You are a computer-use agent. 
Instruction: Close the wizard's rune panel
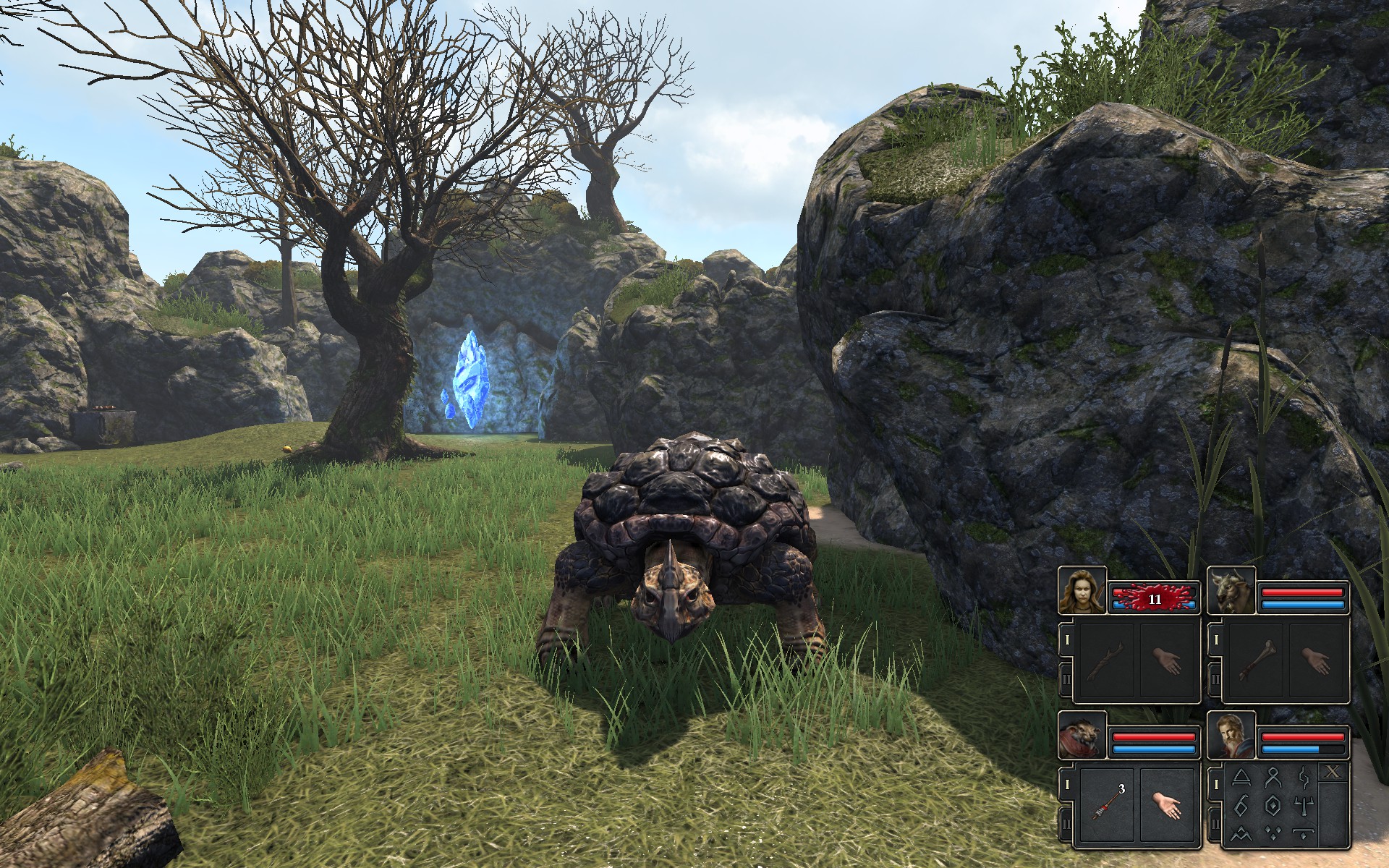click(x=1333, y=773)
